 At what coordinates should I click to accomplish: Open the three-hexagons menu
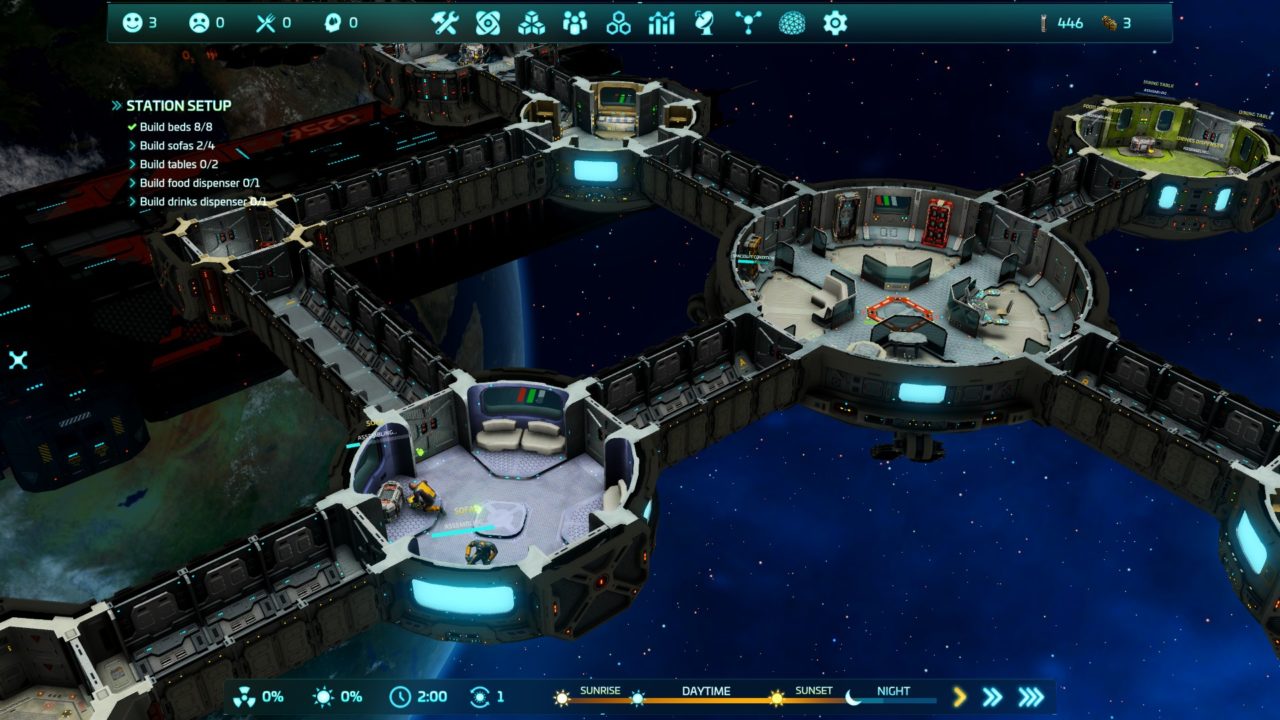618,23
